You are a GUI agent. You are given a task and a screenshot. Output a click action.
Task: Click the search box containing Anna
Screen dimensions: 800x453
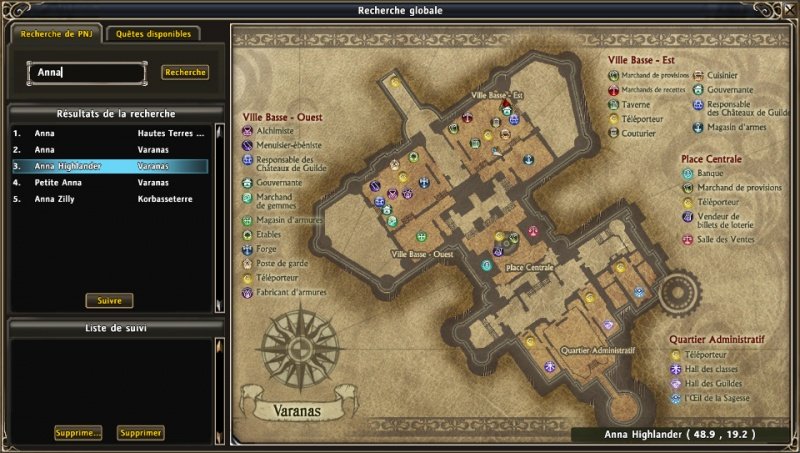click(x=86, y=73)
